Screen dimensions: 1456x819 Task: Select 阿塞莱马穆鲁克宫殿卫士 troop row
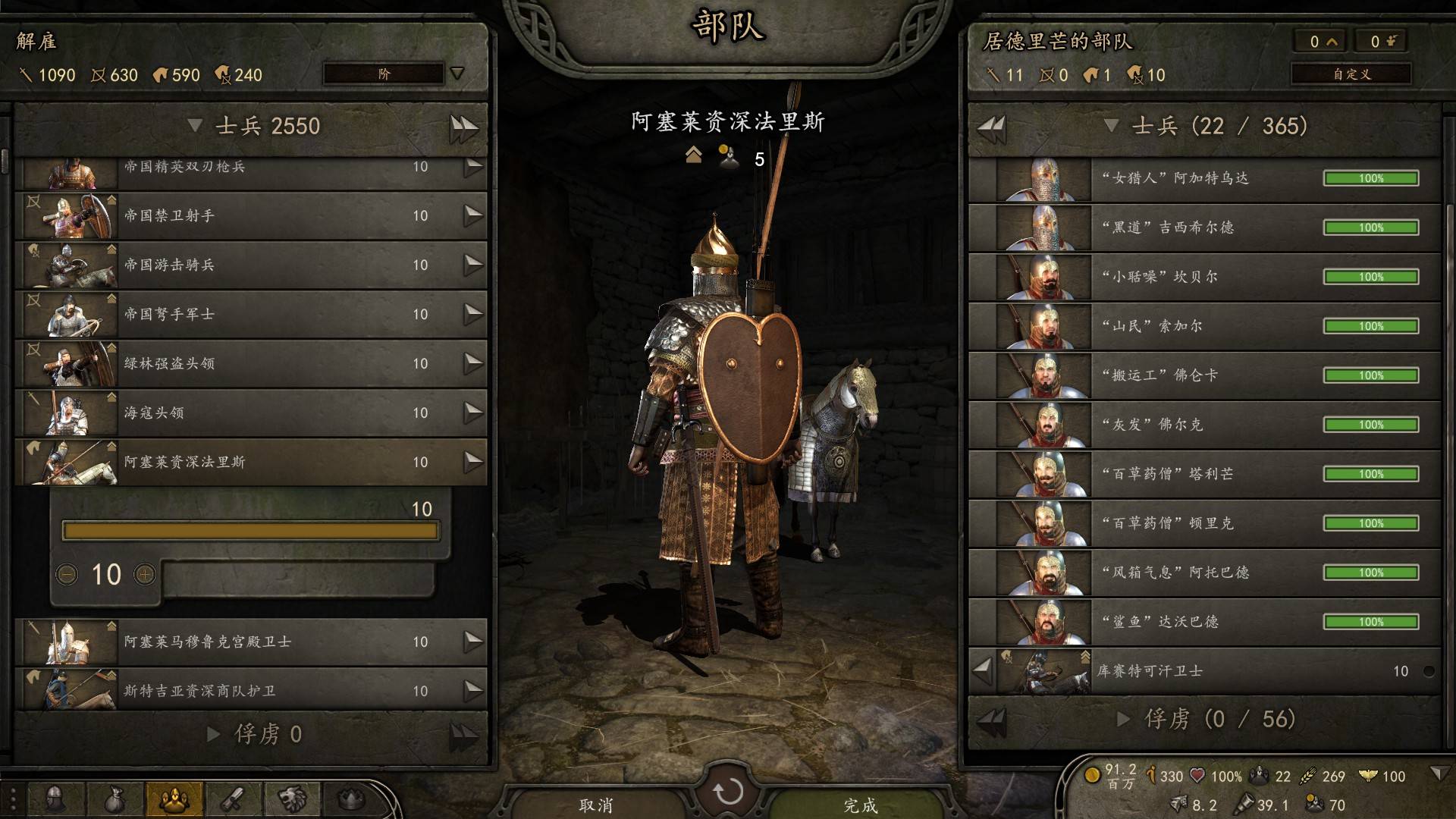pyautogui.click(x=250, y=642)
